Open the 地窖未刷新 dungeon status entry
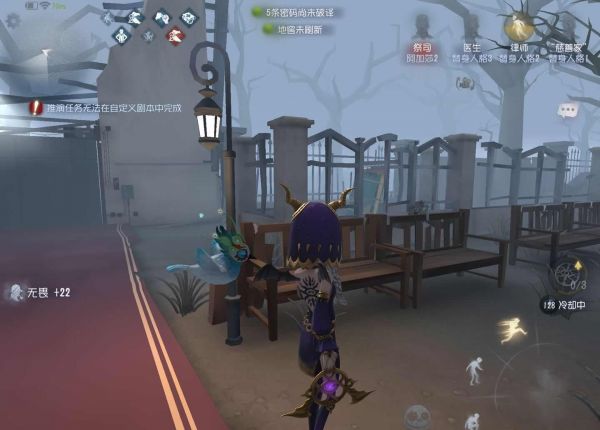 click(x=298, y=29)
